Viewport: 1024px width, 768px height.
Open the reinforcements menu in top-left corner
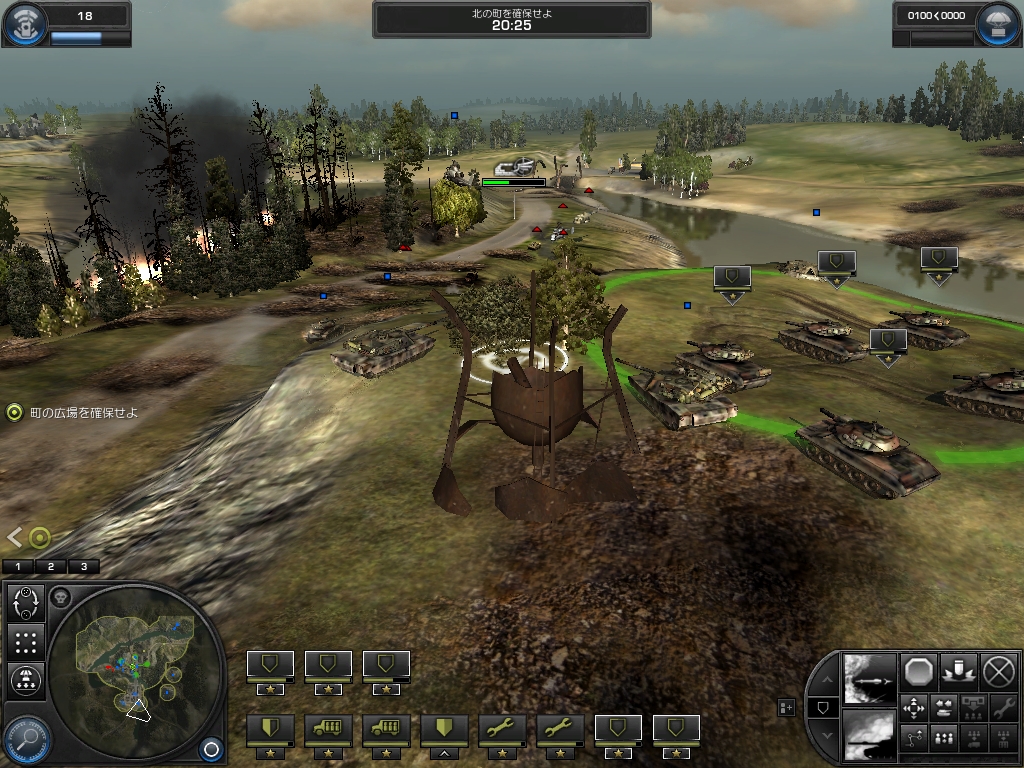22,24
